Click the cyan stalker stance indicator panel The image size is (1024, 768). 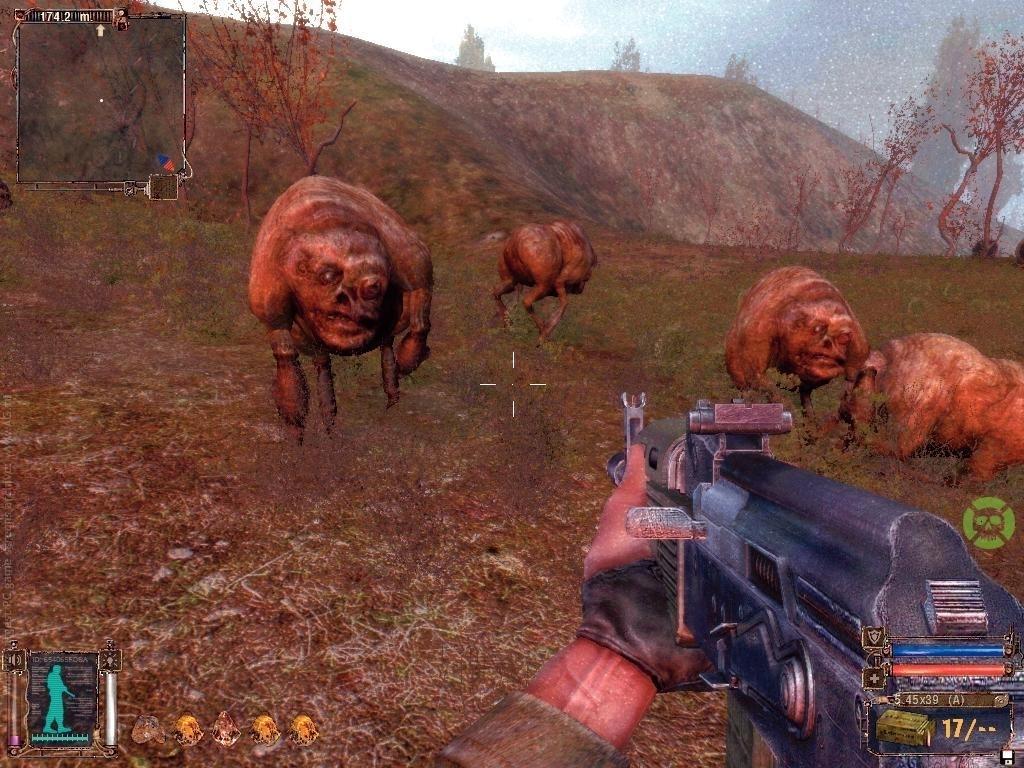click(62, 697)
